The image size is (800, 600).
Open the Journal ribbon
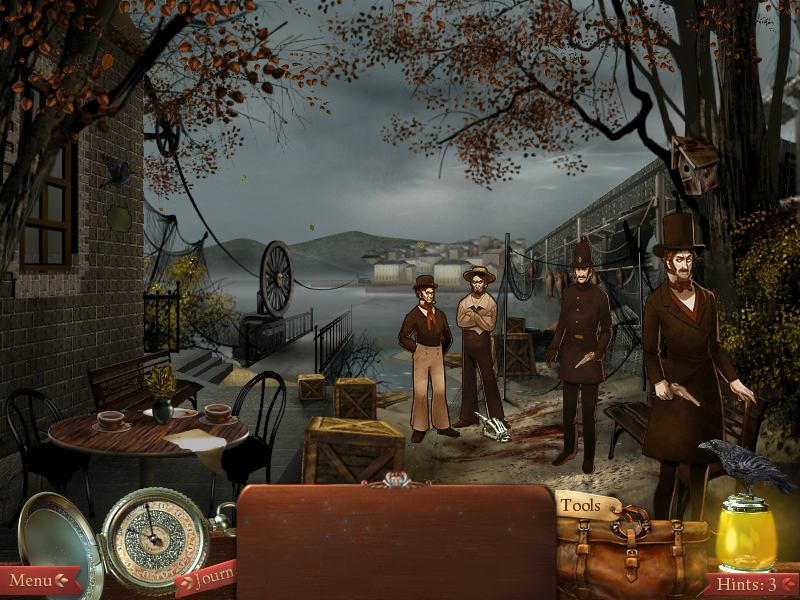pos(205,578)
